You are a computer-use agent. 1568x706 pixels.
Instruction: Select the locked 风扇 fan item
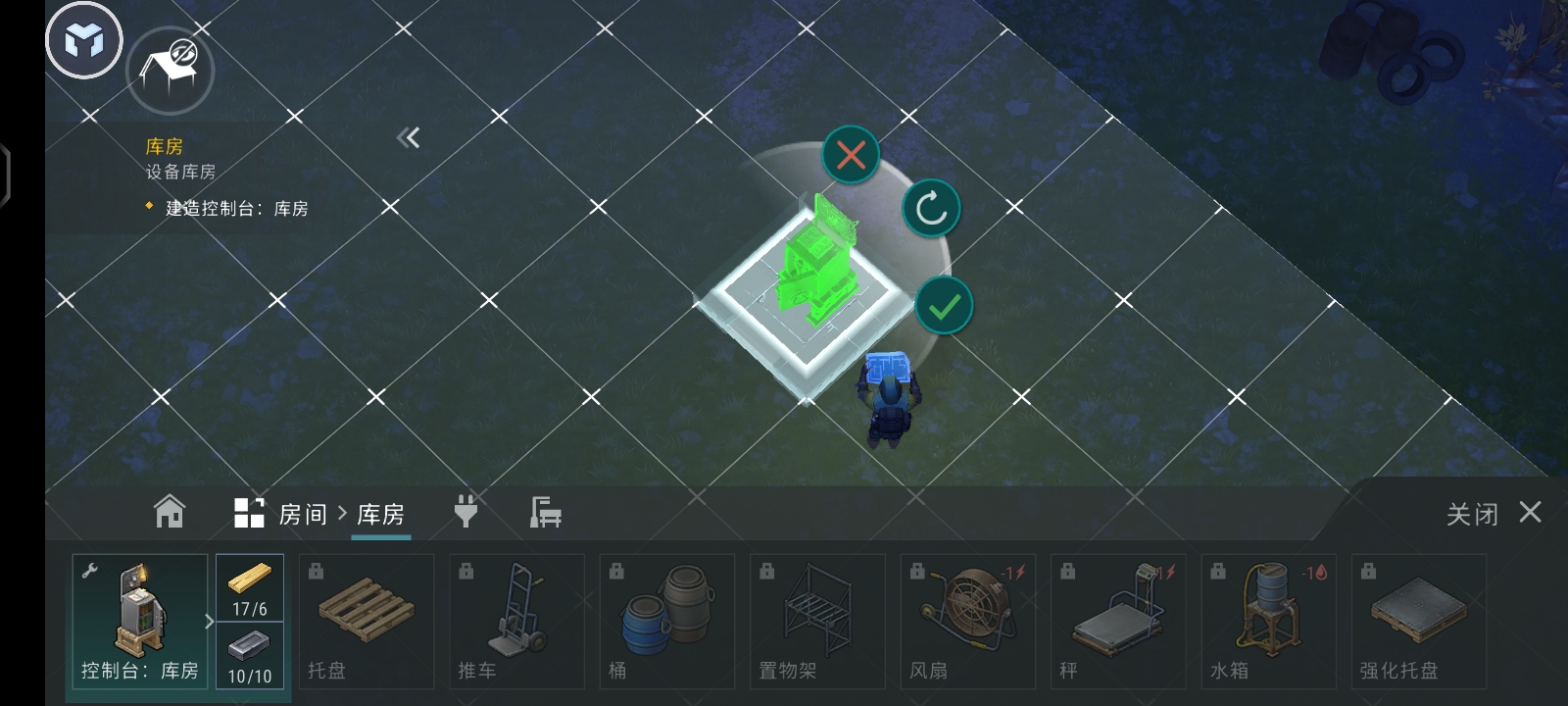click(x=967, y=621)
